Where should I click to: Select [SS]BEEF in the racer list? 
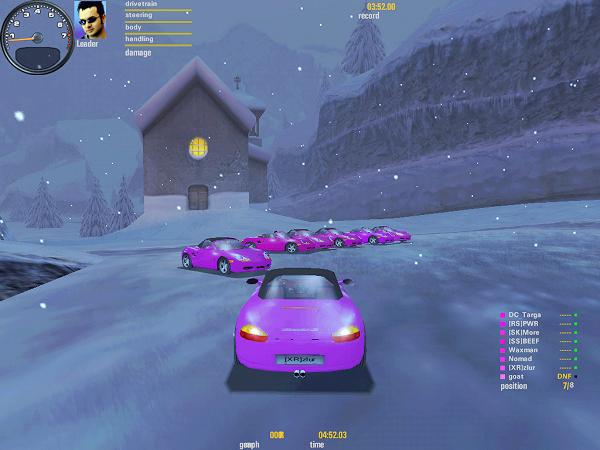tap(525, 342)
